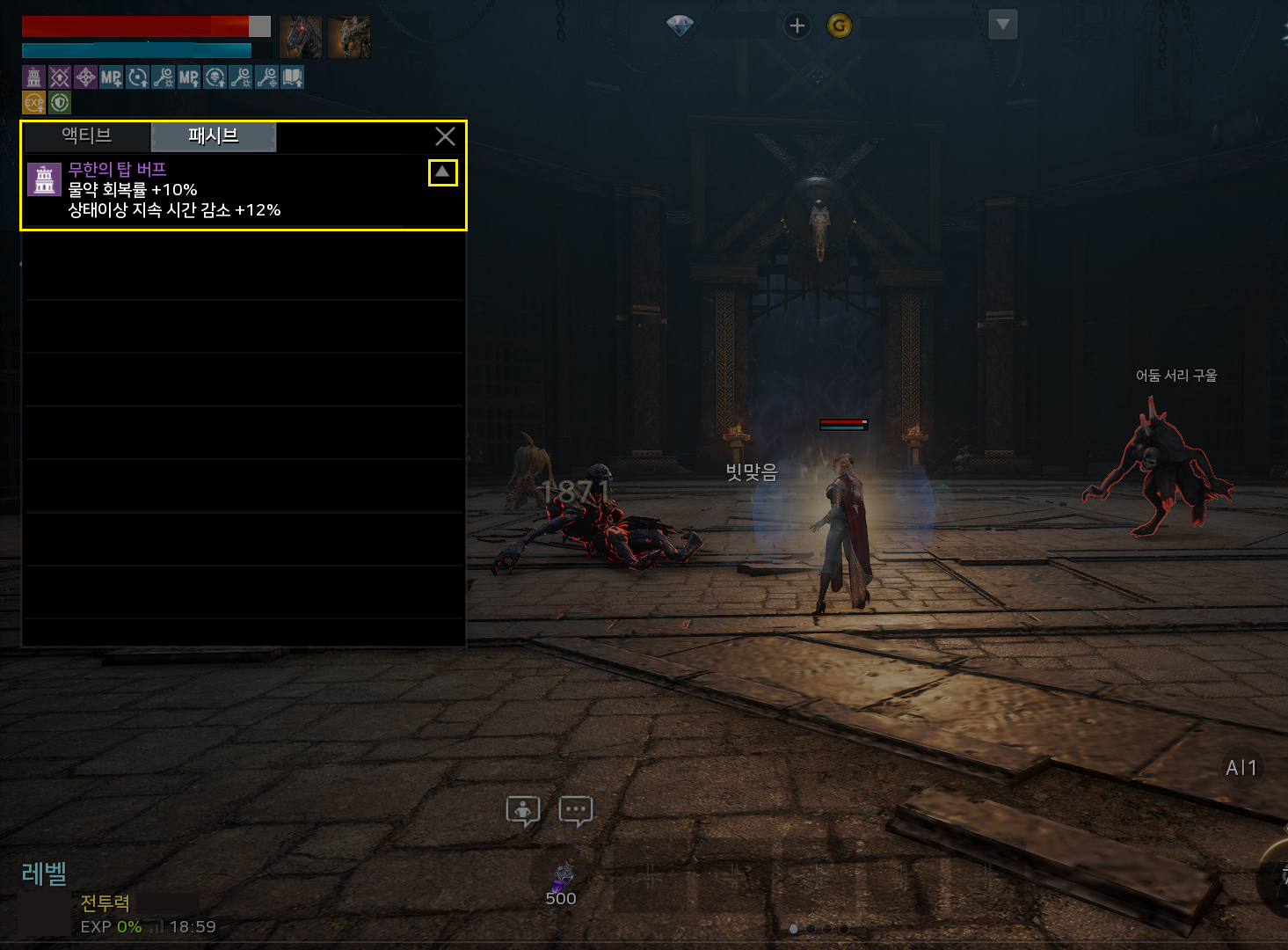Open the red-eyed horse mount portrait
The height and width of the screenshot is (950, 1288).
(x=301, y=37)
